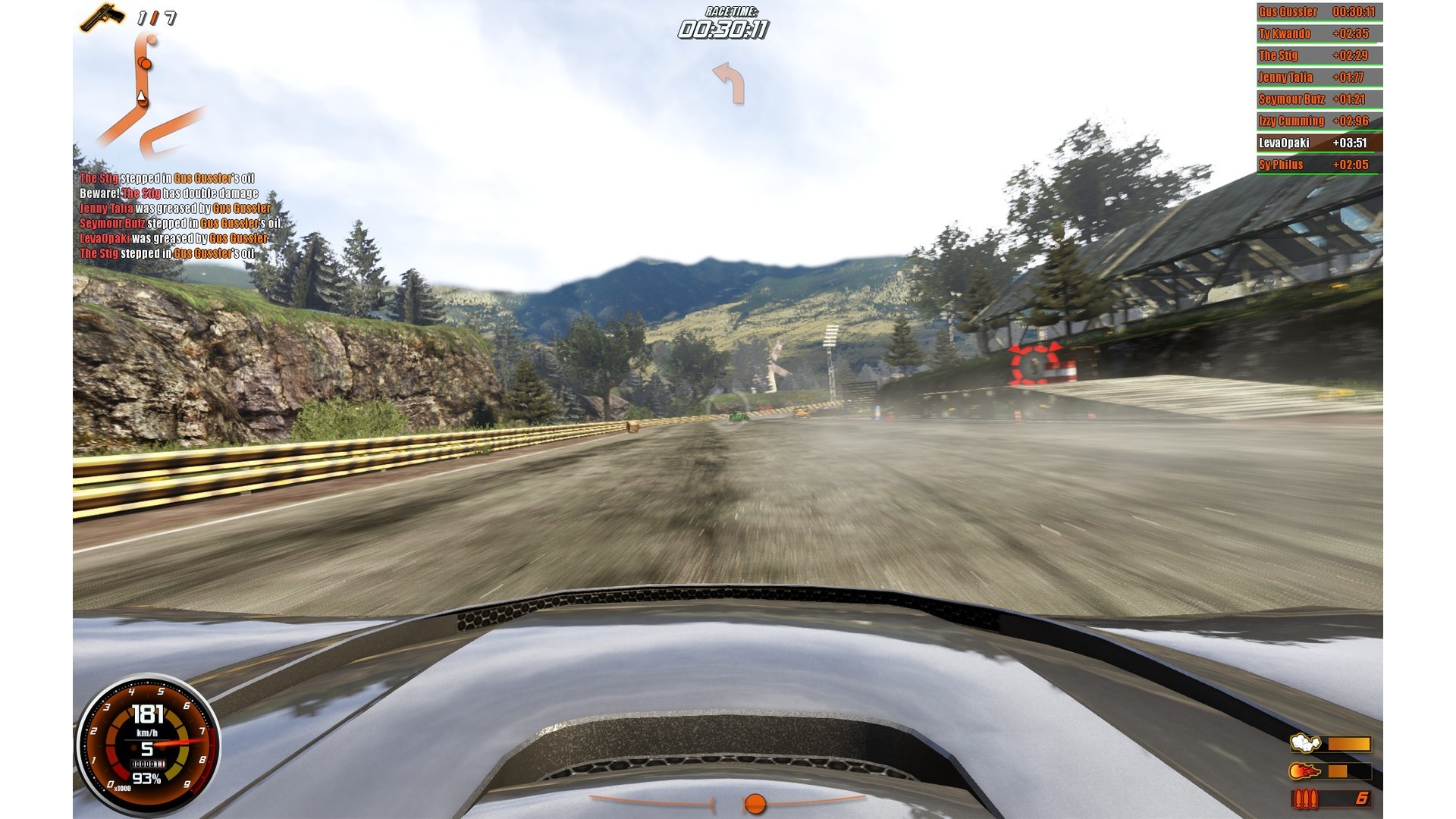Image resolution: width=1456 pixels, height=819 pixels.
Task: Choose Izzy Cumming's leaderboard row
Action: coord(1319,121)
